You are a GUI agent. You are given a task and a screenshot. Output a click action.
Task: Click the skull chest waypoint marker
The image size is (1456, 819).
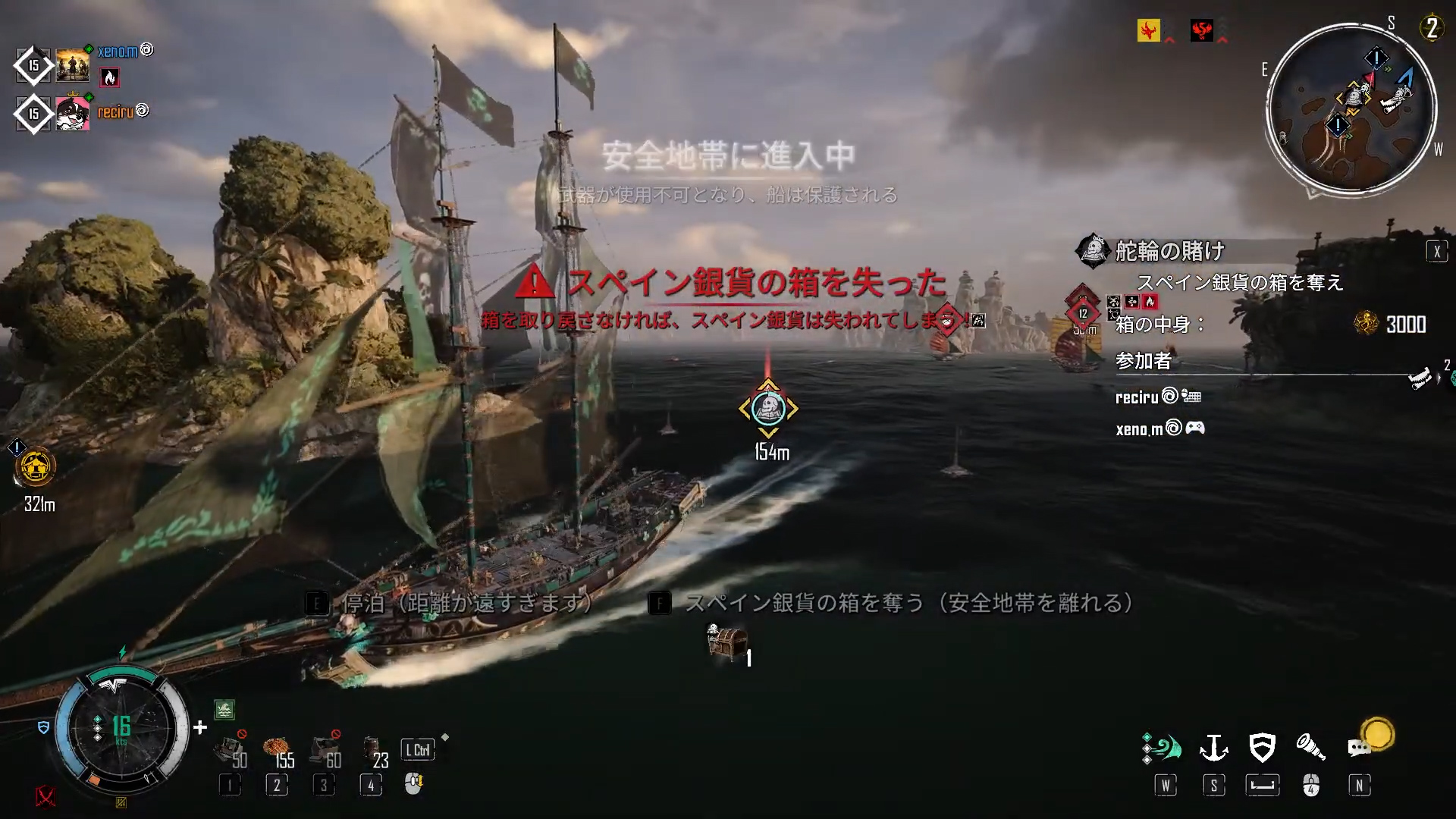coord(768,409)
